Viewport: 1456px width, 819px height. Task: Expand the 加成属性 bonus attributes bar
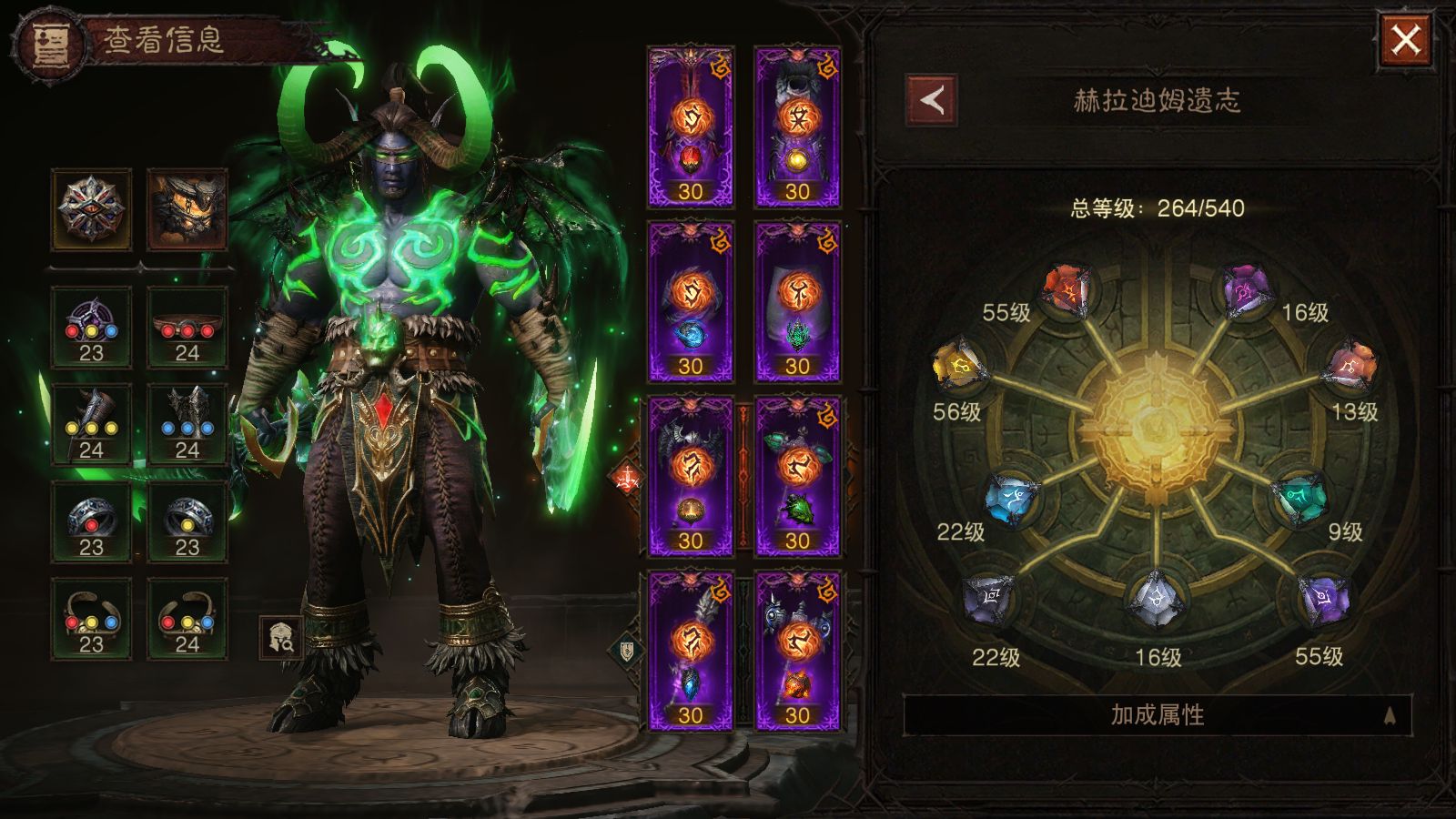coord(1157,714)
